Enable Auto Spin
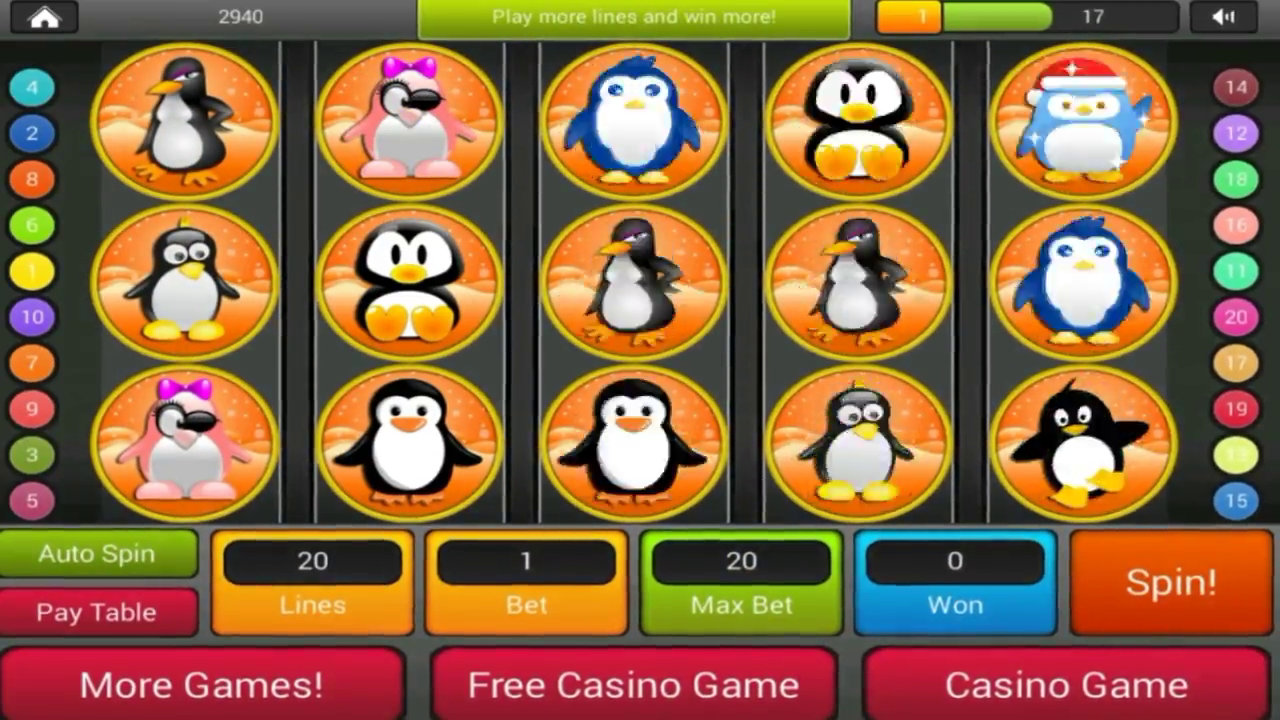Viewport: 1280px width, 720px height. (x=97, y=553)
